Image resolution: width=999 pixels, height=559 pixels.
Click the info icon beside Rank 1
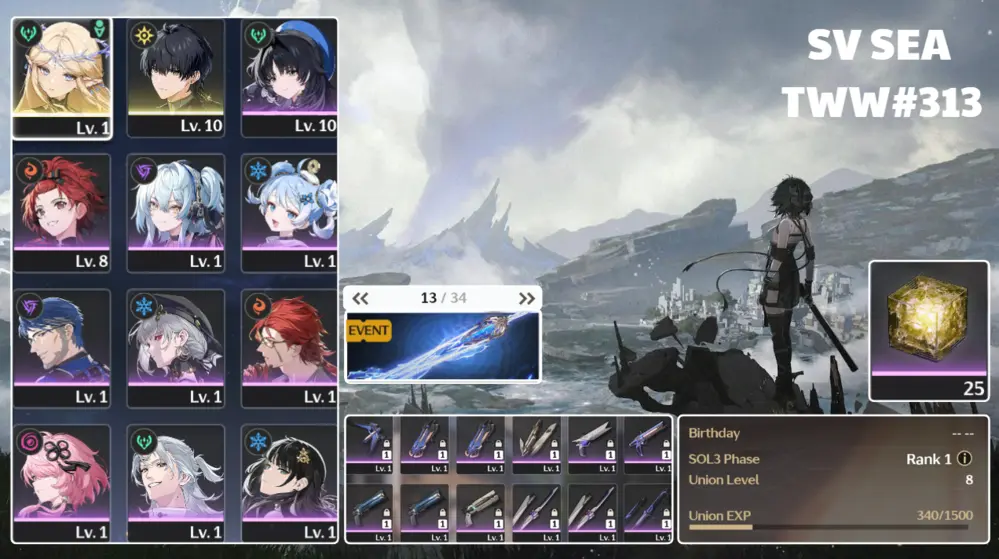click(964, 459)
